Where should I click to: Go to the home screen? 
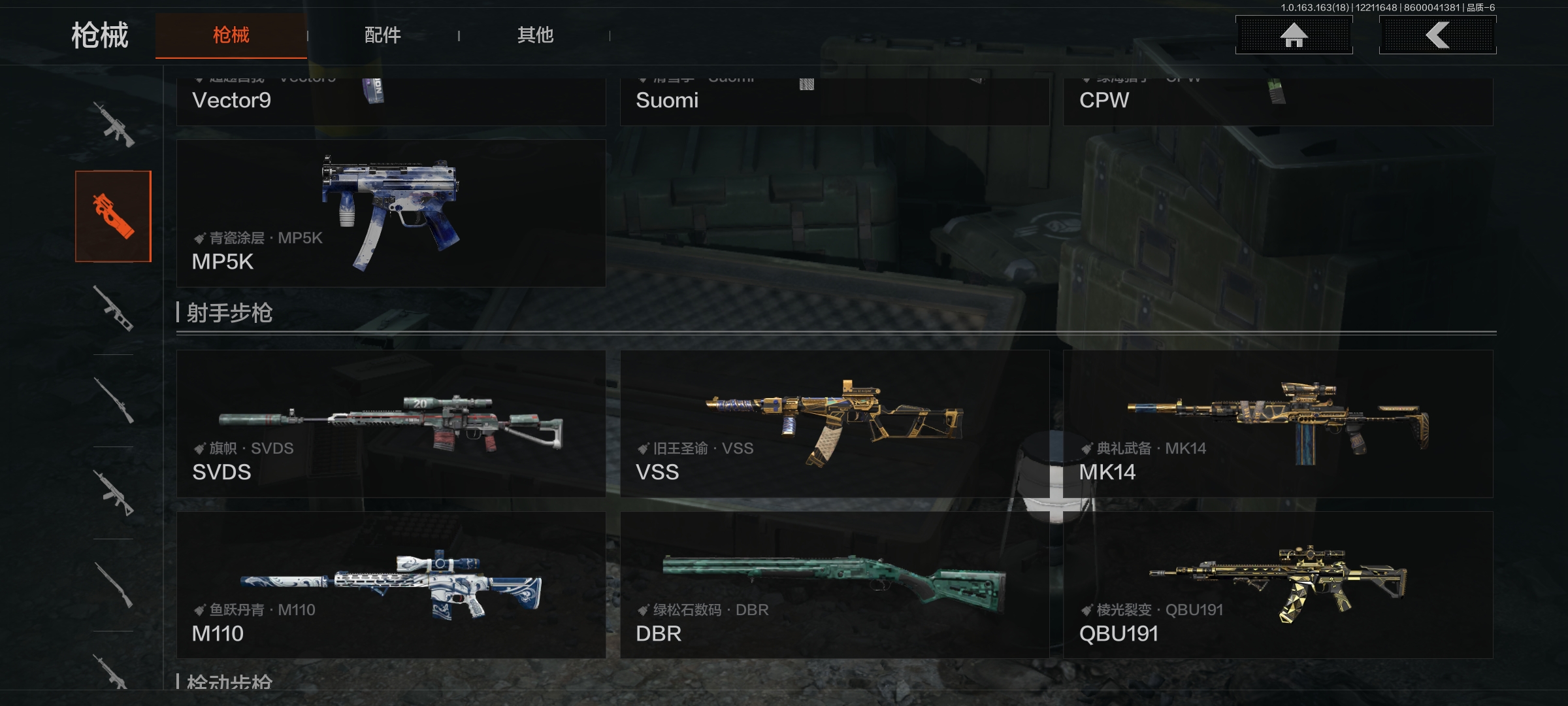pos(1294,35)
